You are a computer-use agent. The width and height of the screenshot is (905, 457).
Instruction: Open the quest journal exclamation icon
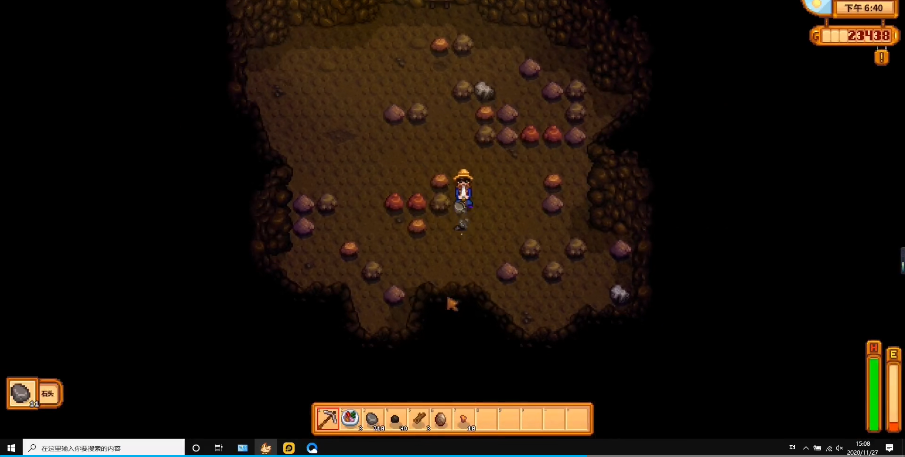[x=881, y=57]
